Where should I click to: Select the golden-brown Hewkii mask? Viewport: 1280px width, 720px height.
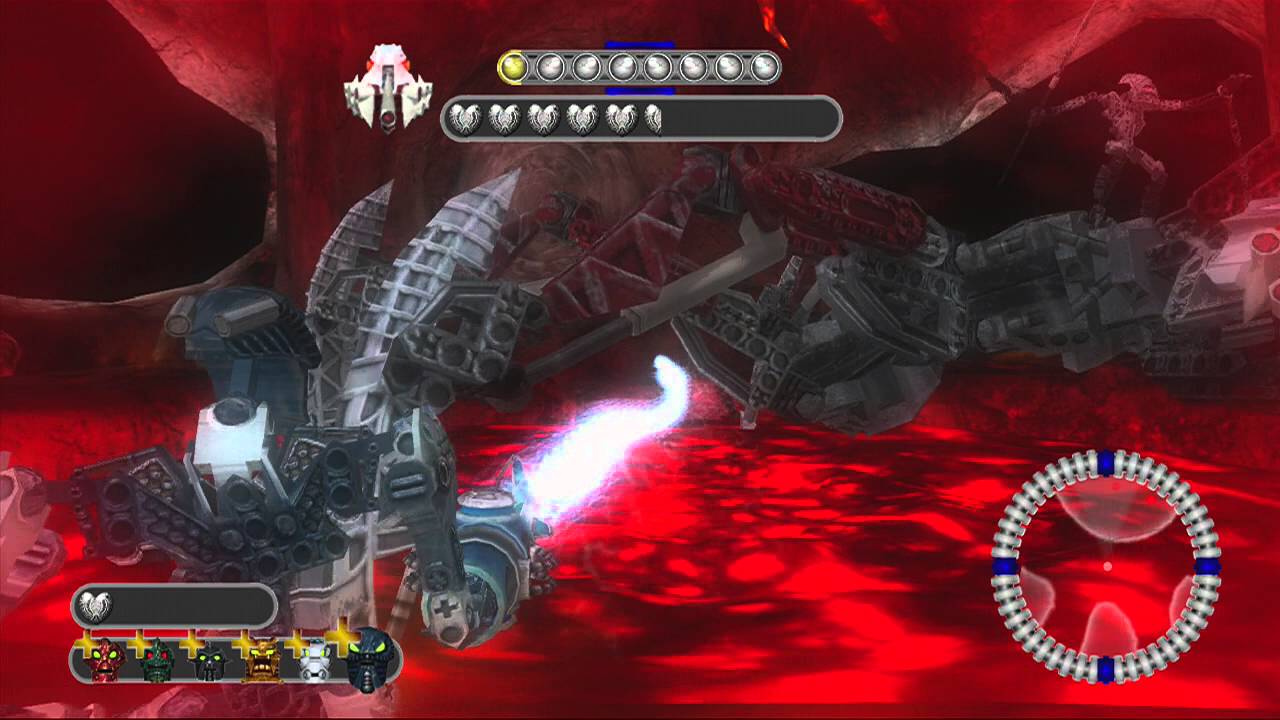pos(262,661)
